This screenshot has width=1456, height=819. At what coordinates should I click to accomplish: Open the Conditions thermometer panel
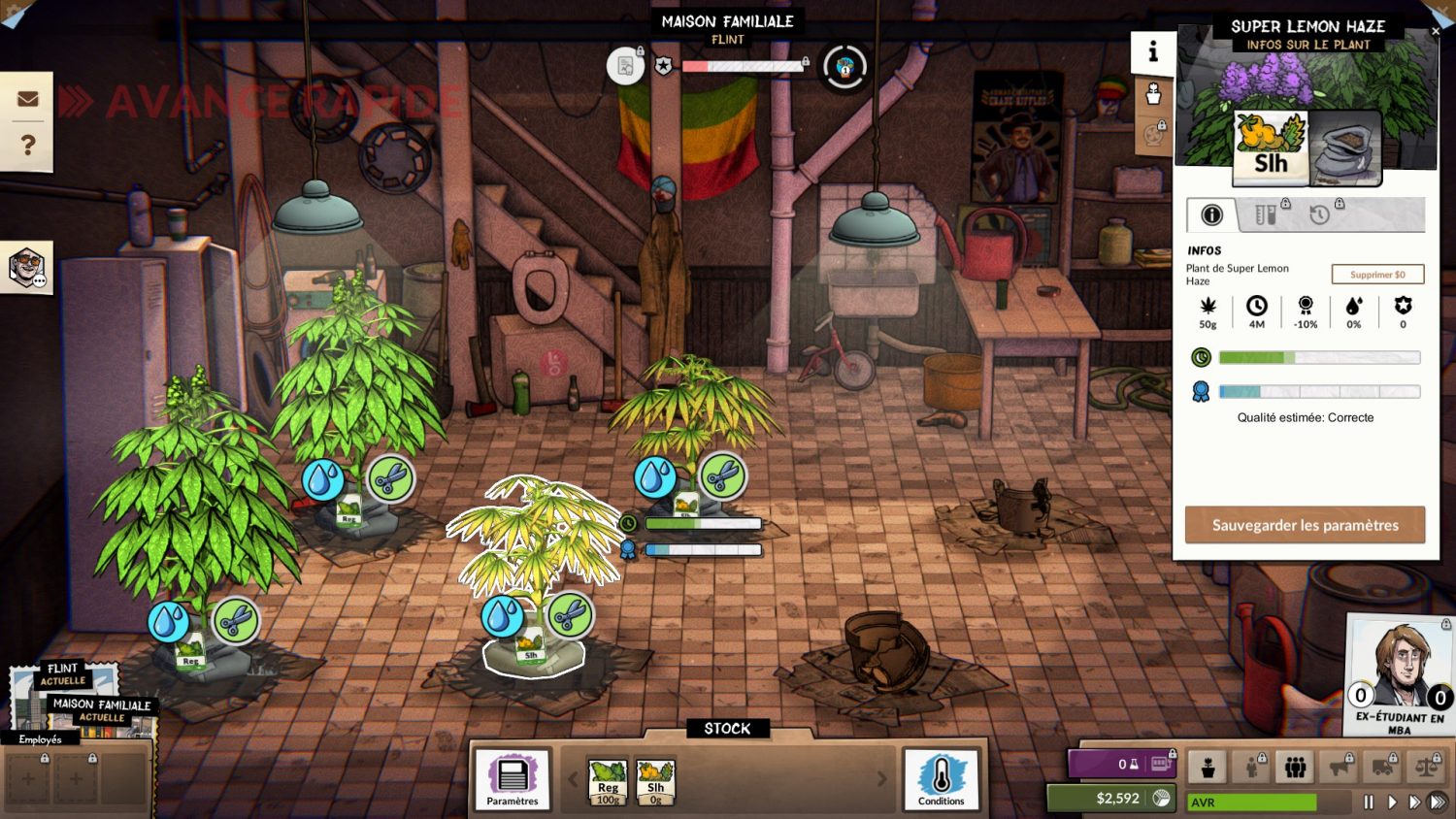click(941, 779)
